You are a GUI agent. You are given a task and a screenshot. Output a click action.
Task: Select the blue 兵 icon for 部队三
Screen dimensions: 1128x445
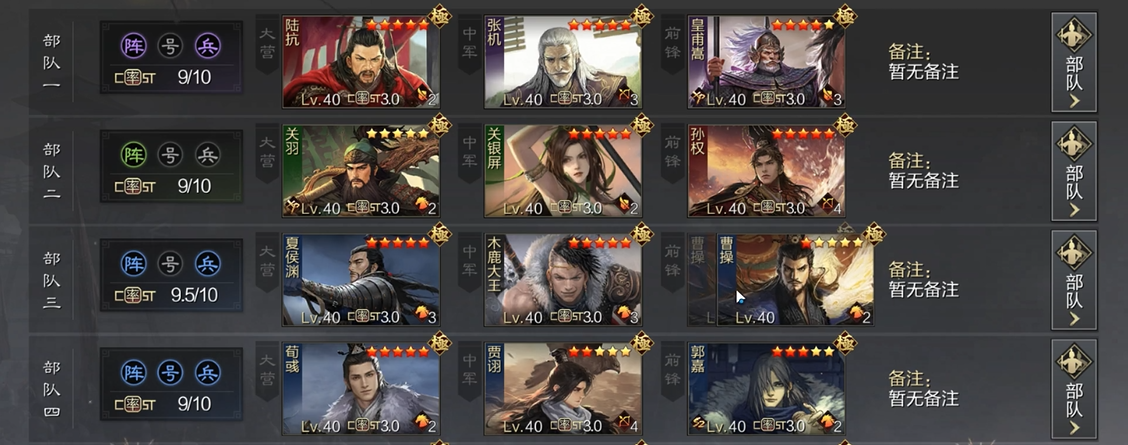coord(208,264)
